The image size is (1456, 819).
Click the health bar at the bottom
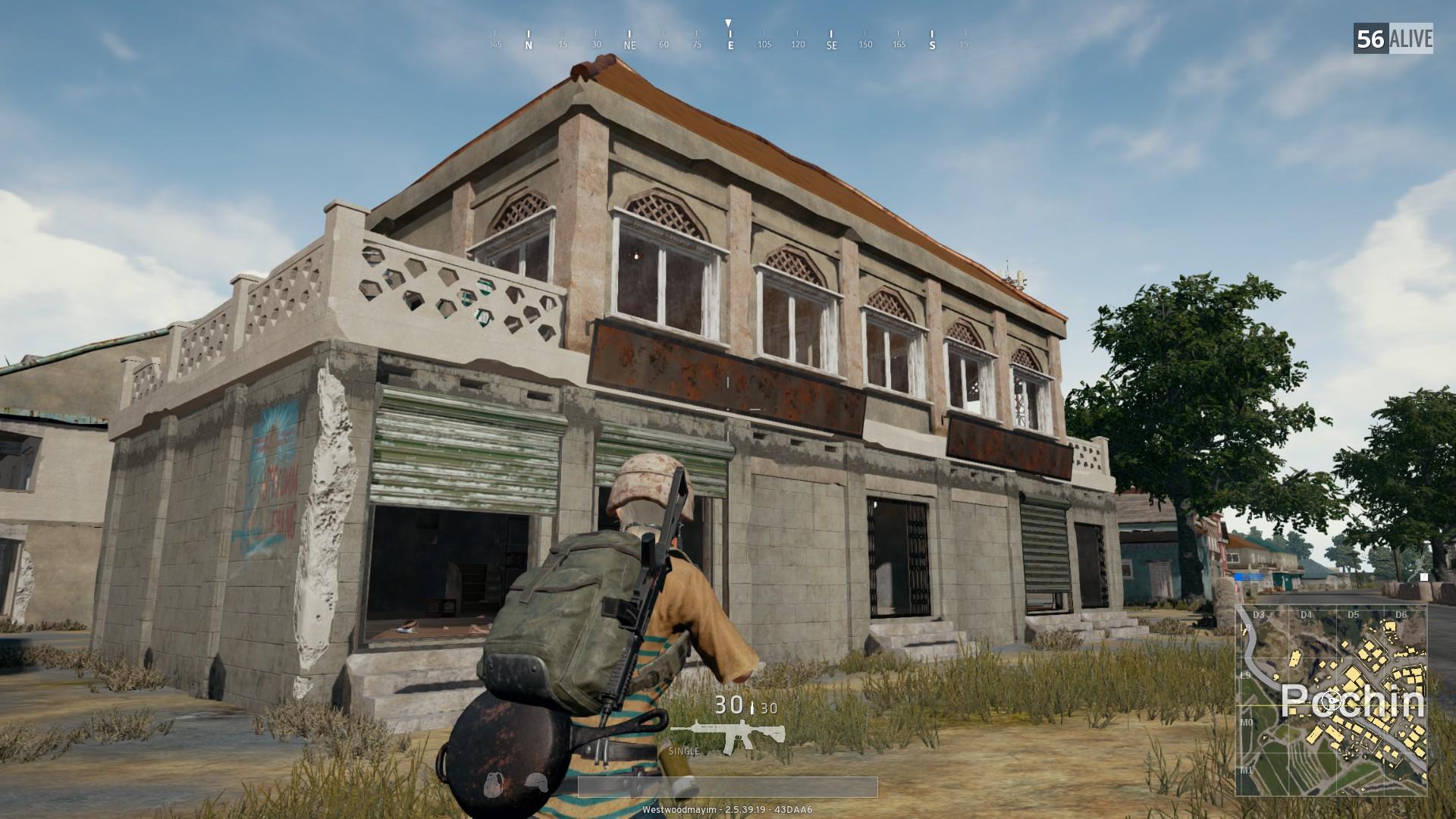point(728,786)
